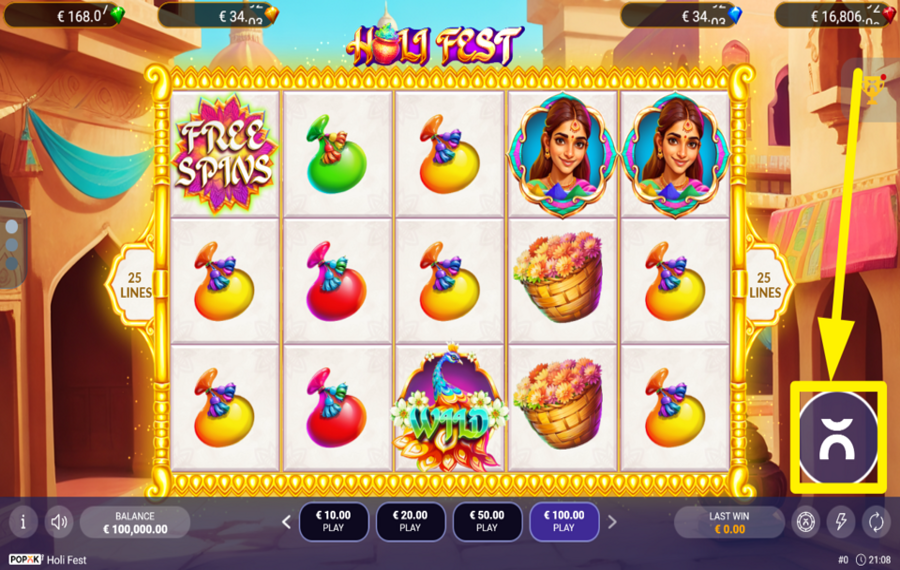Activate the lightning bolt turbo mode

coord(841,521)
